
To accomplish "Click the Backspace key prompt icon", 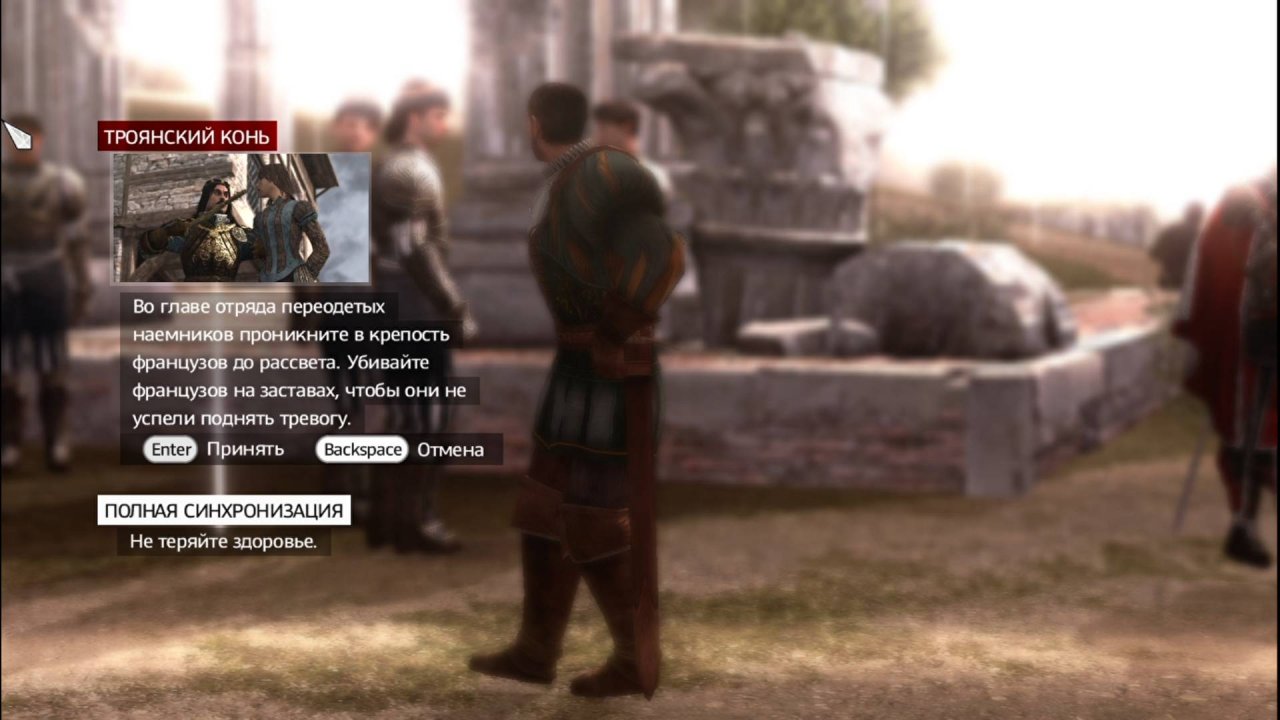I will (x=360, y=450).
